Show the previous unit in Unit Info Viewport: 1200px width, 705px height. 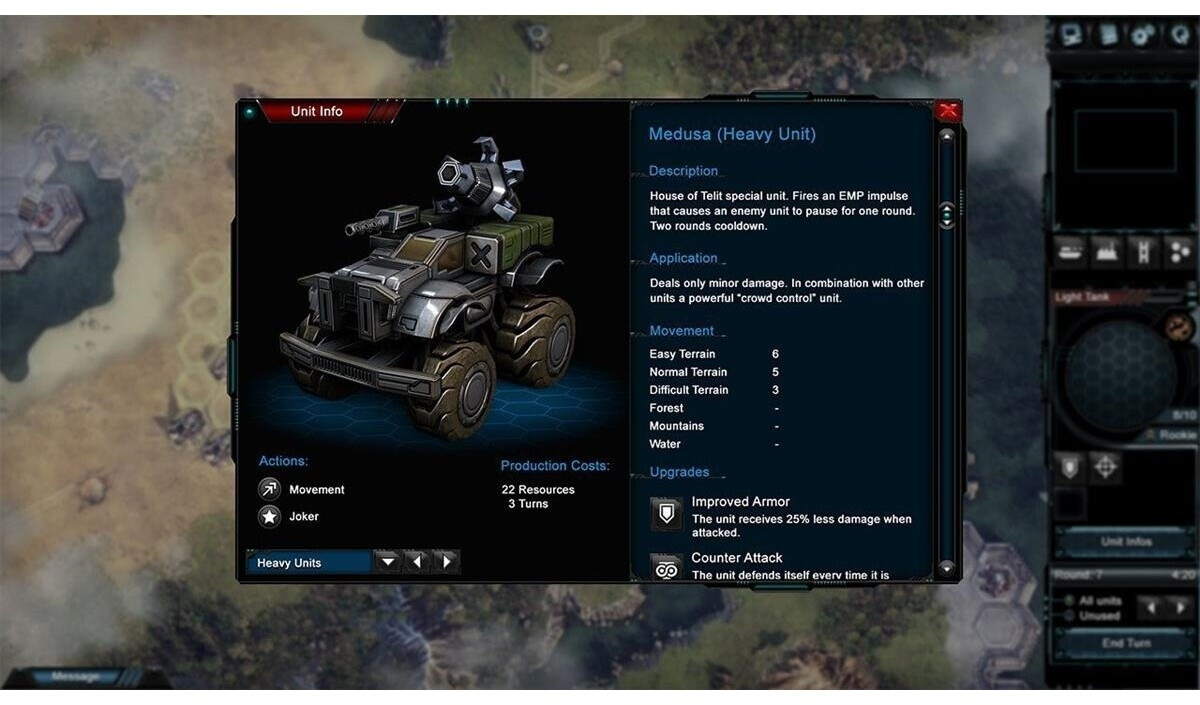coord(417,562)
